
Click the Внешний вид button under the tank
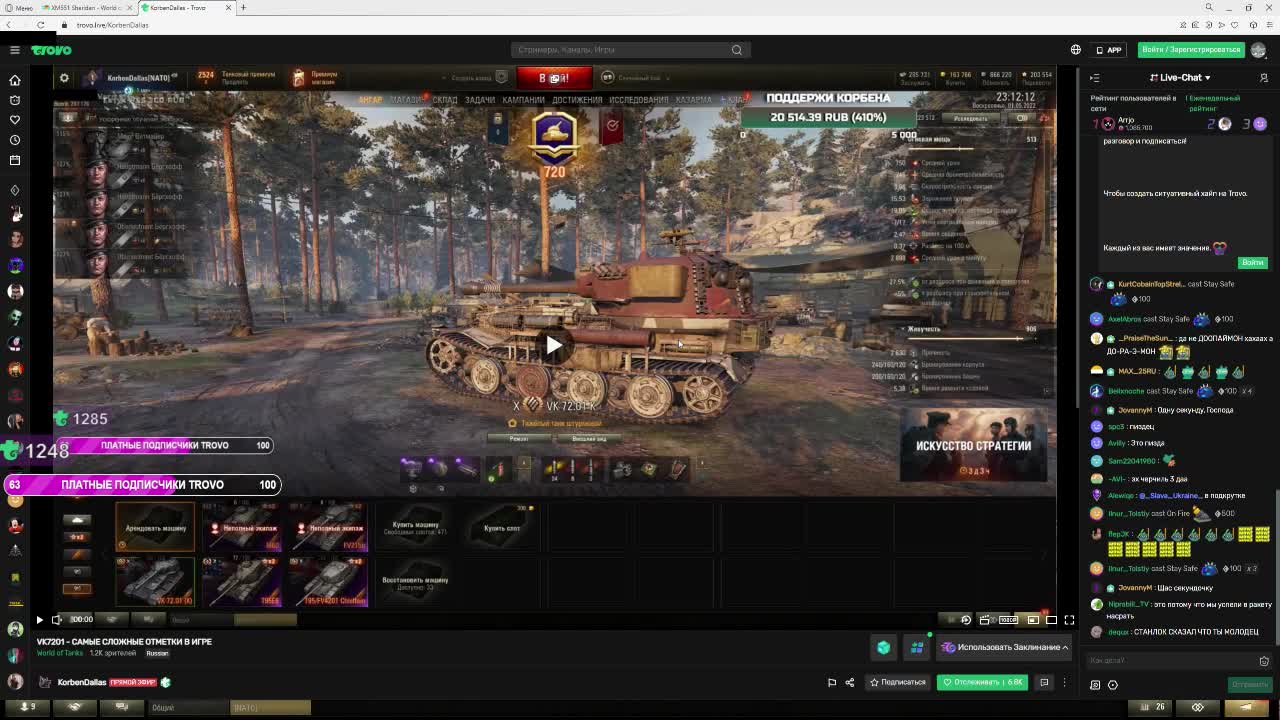click(589, 439)
